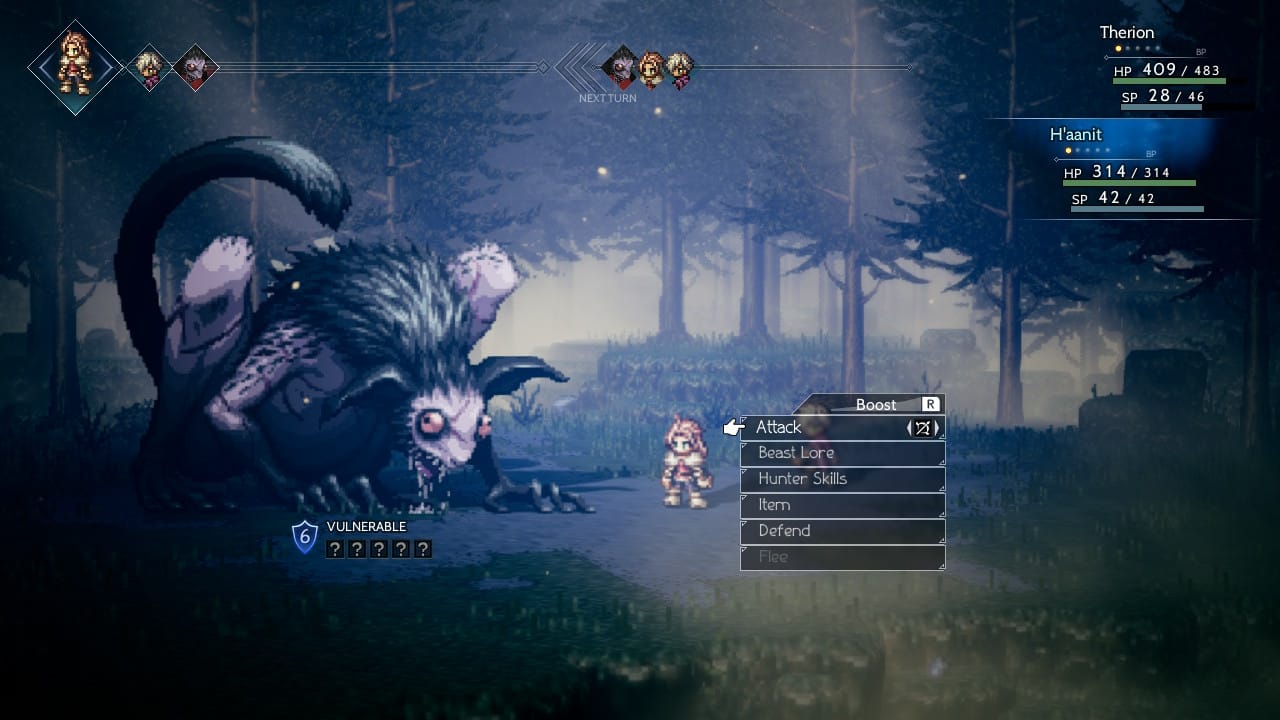
Task: Open the Beast Lore menu
Action: click(841, 453)
